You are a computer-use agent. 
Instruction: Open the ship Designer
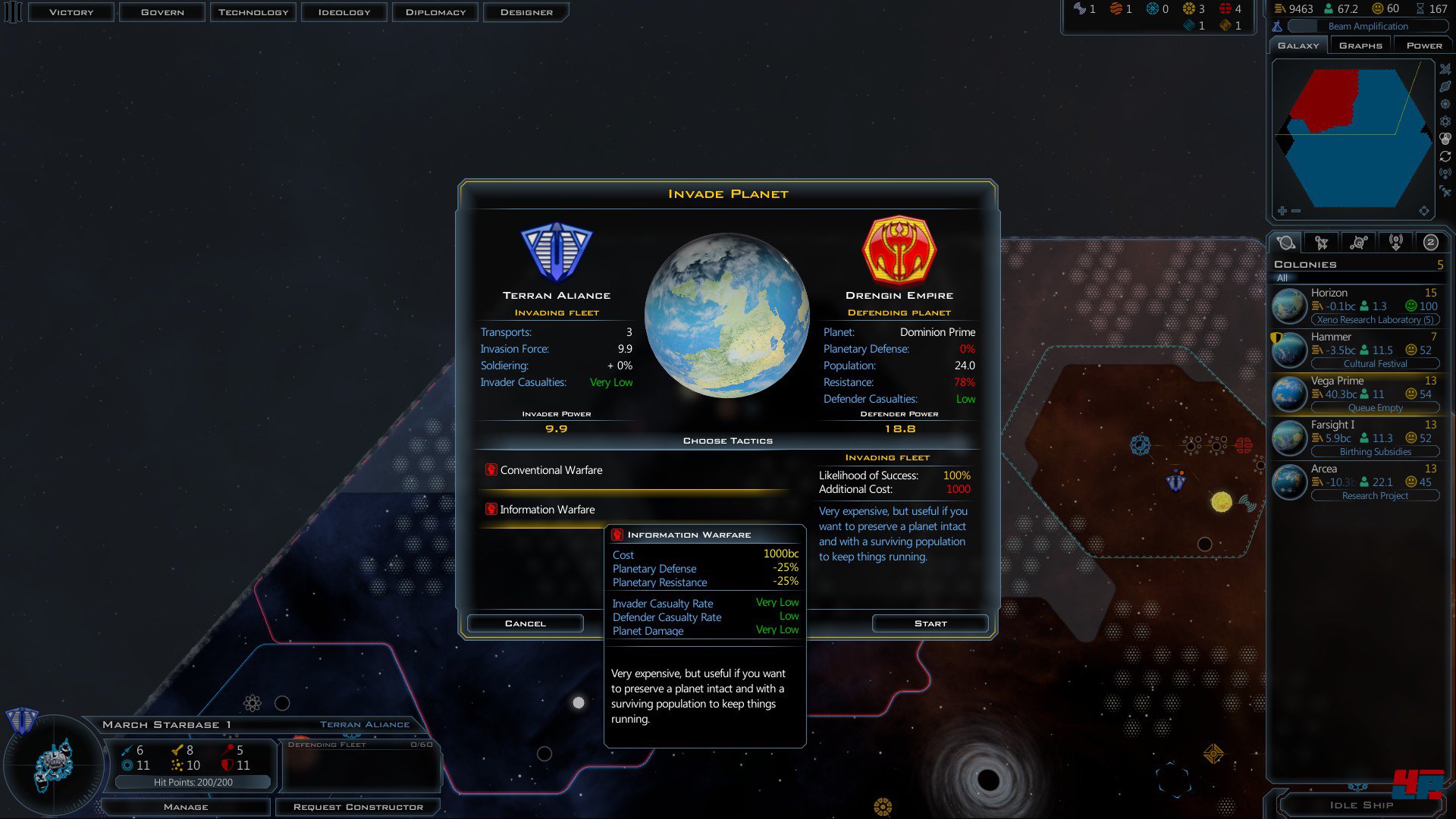tap(526, 12)
